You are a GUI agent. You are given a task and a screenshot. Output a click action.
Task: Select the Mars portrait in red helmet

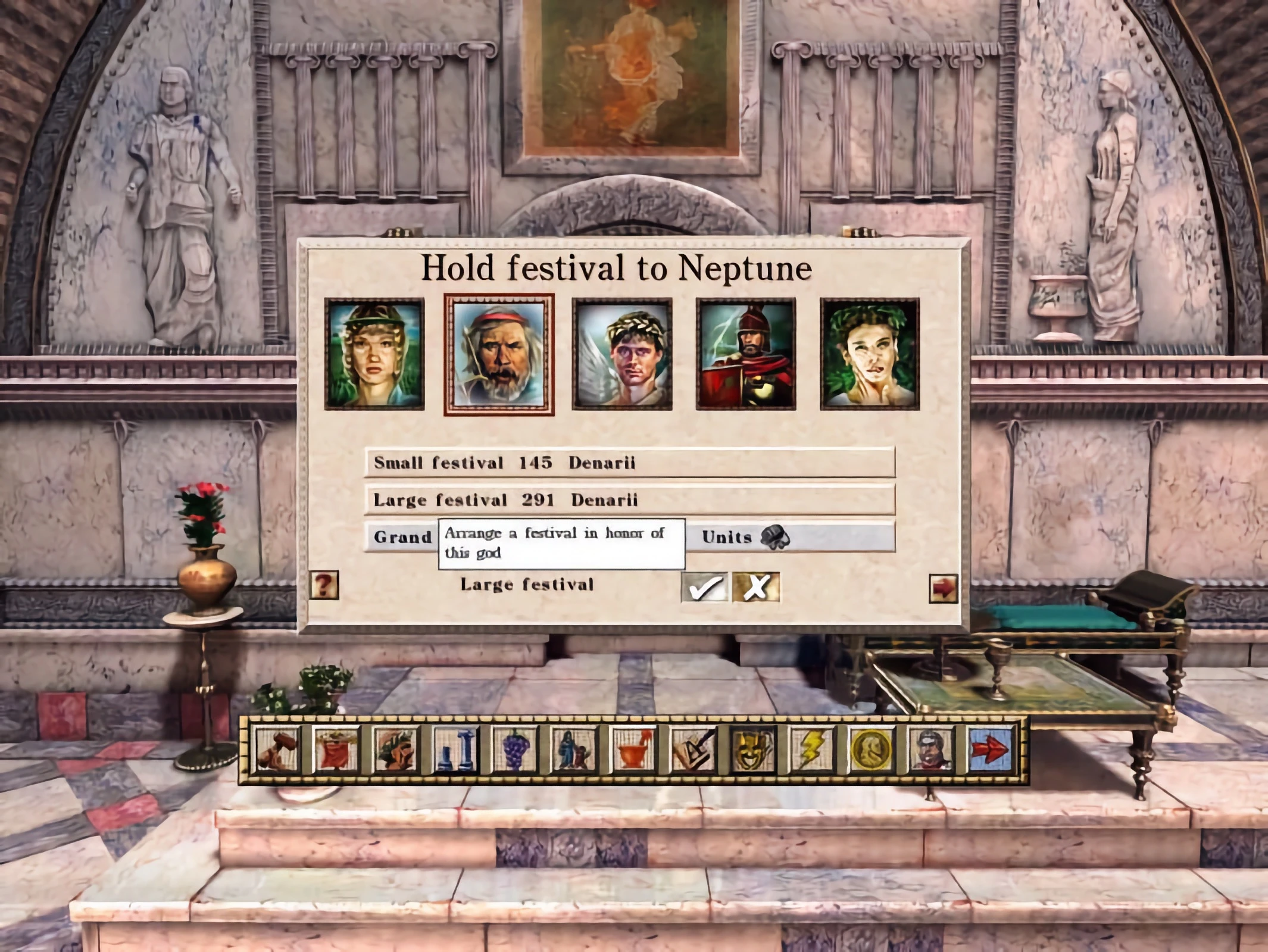746,354
